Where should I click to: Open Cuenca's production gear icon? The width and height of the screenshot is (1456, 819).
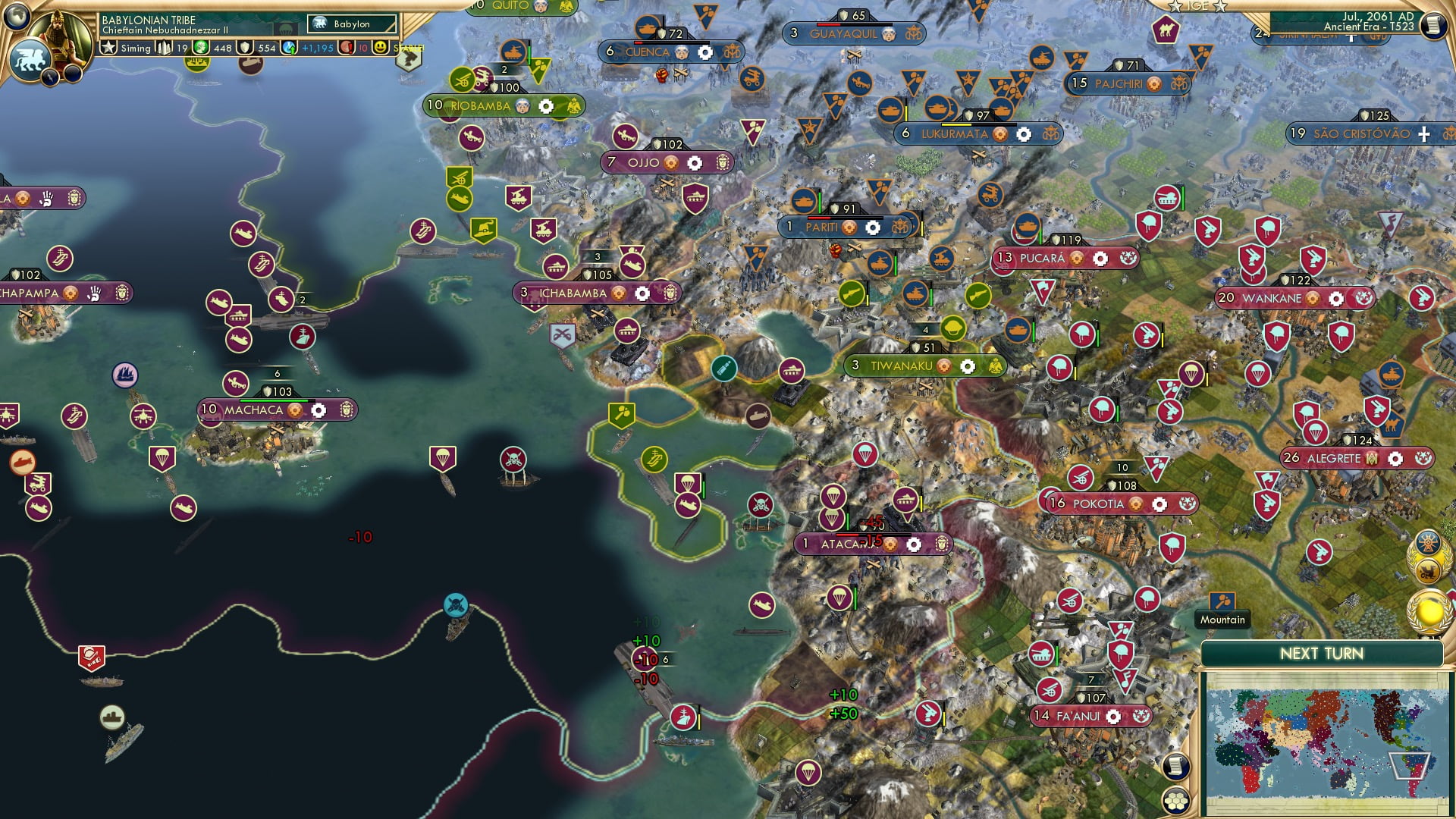click(704, 53)
